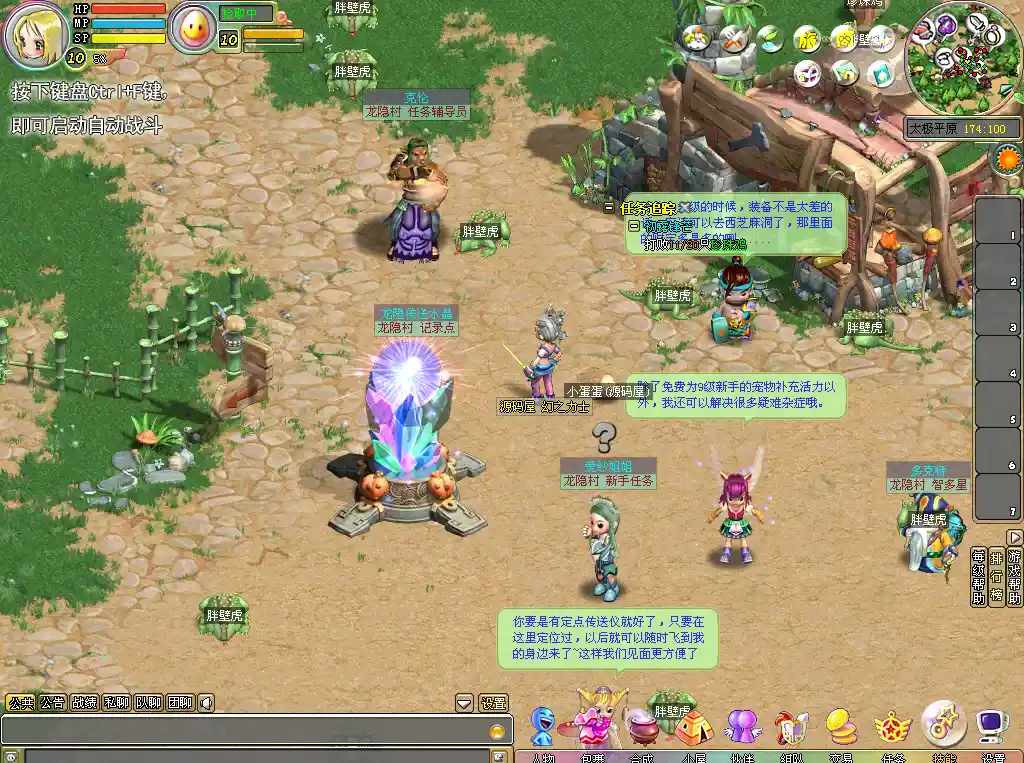The height and width of the screenshot is (763, 1024).
Task: Open the 排行榜 ranking board button
Action: (996, 576)
